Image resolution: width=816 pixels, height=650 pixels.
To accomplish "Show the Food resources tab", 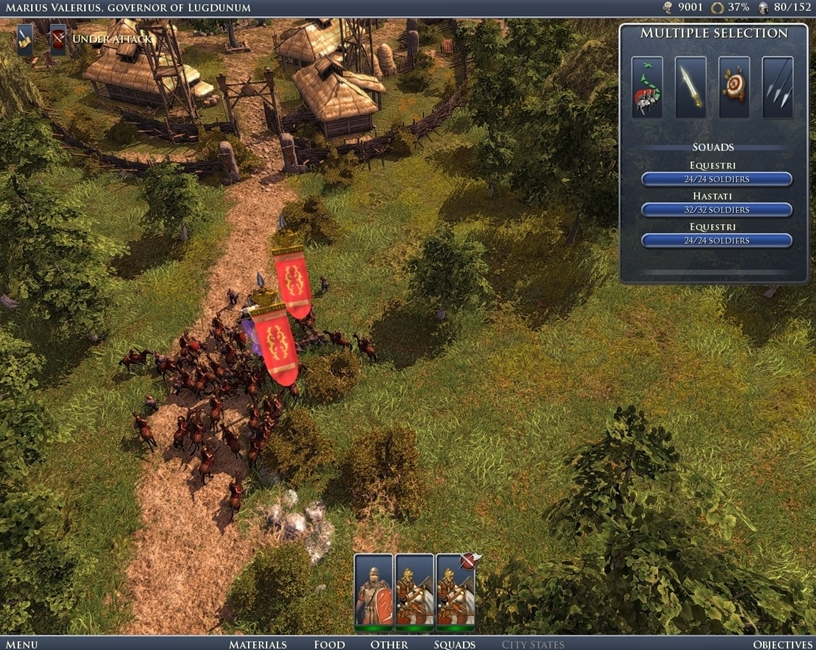I will pos(330,644).
